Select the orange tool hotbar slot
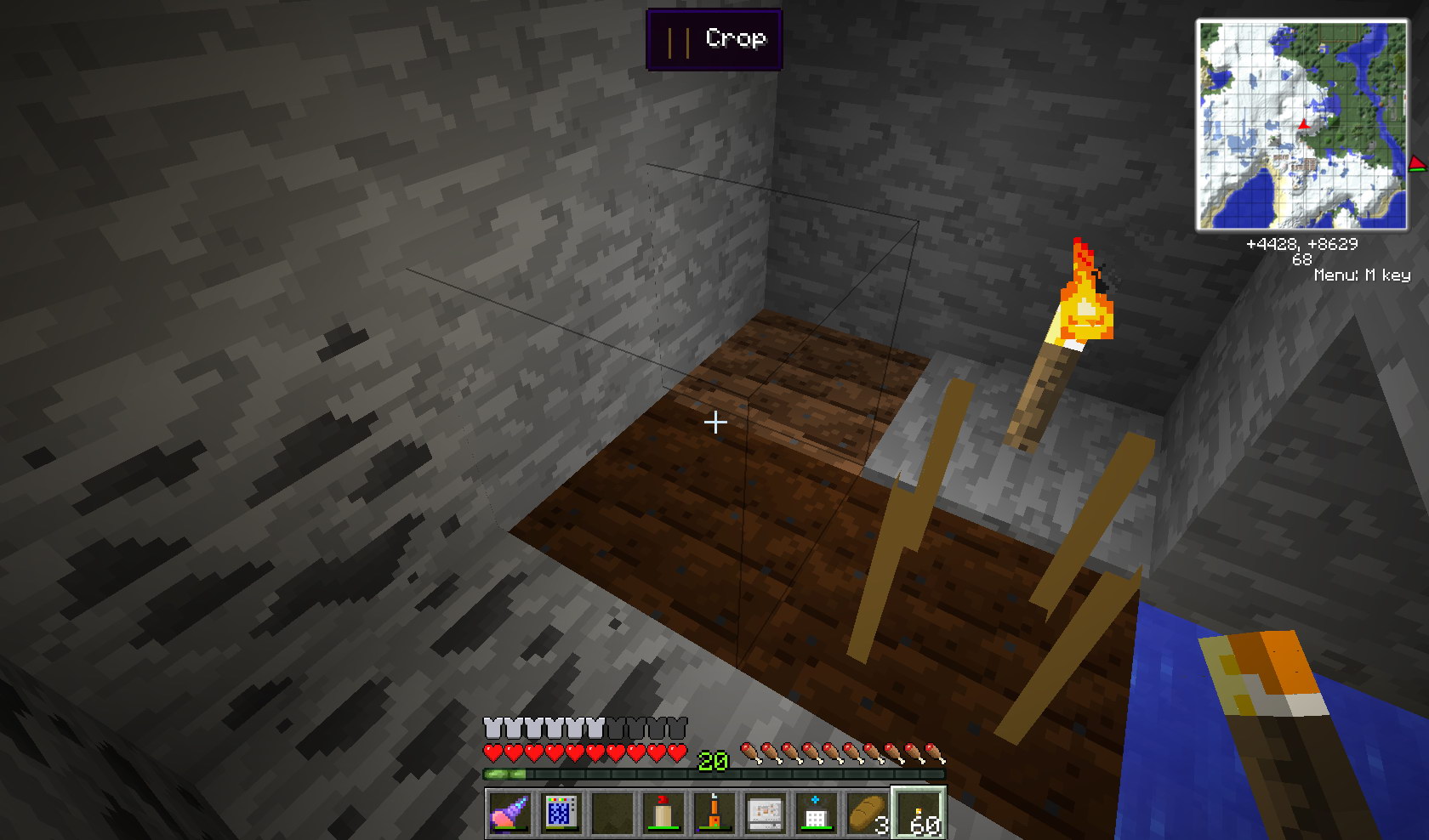The image size is (1429, 840). pos(714,813)
